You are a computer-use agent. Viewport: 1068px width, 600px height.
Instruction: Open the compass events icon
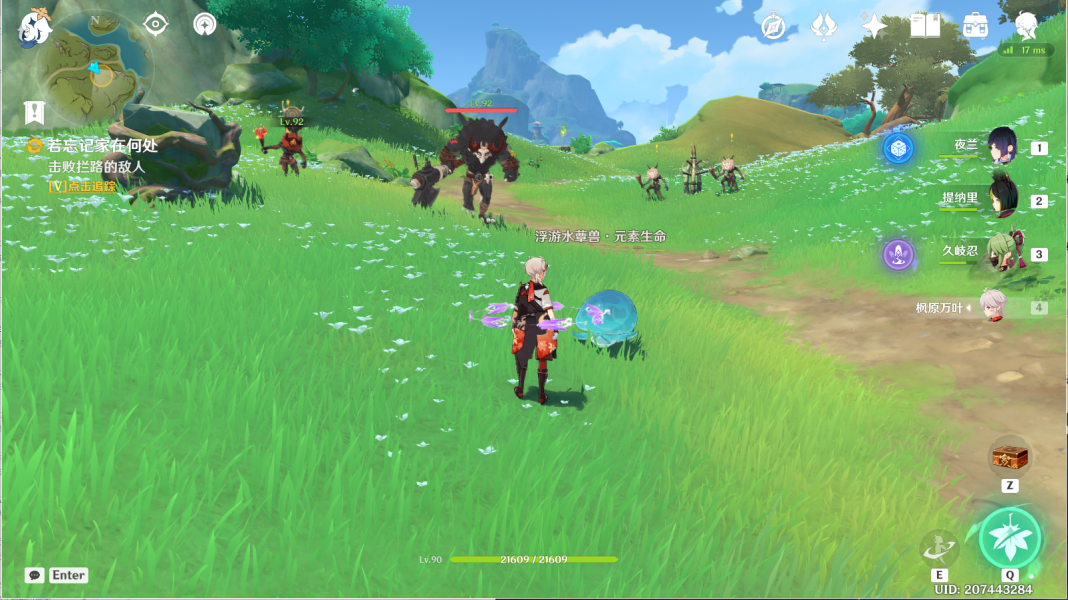click(773, 27)
